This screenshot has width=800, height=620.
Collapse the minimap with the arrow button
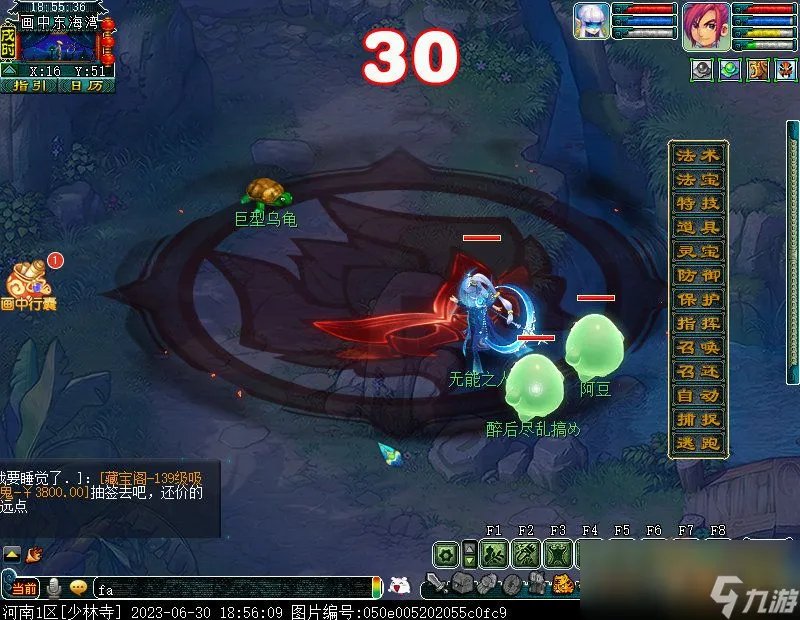coord(8,70)
